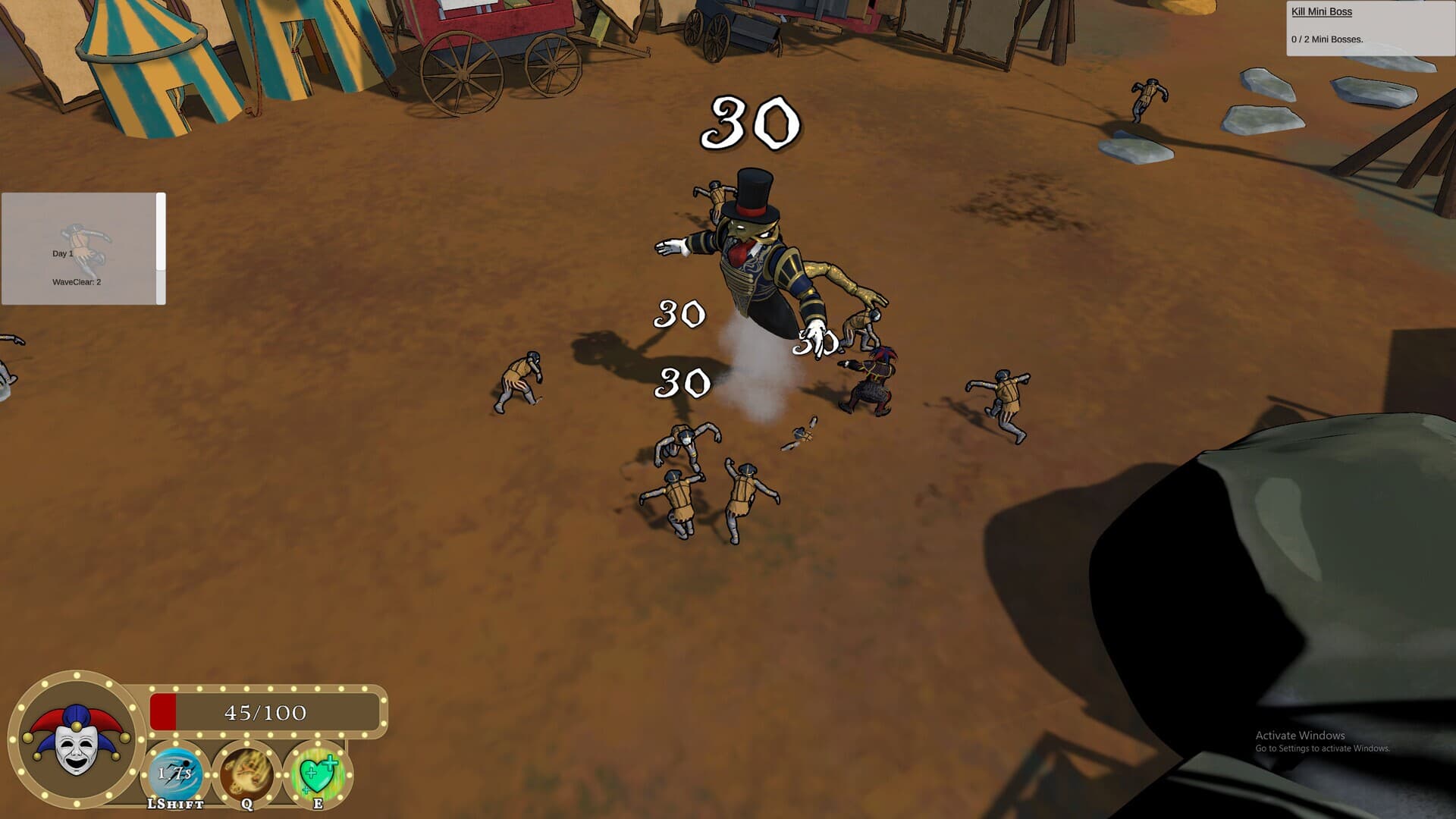Image resolution: width=1456 pixels, height=819 pixels.
Task: Click the wave panel's white scrollbar
Action: 161,232
